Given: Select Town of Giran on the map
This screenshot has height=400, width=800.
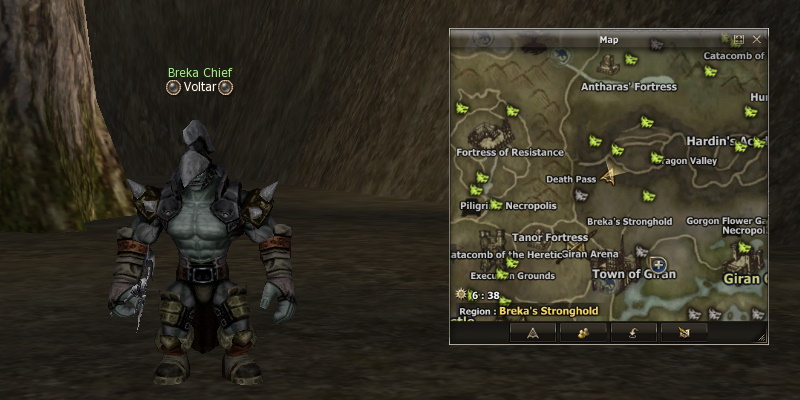Looking at the screenshot, I should coord(634,274).
